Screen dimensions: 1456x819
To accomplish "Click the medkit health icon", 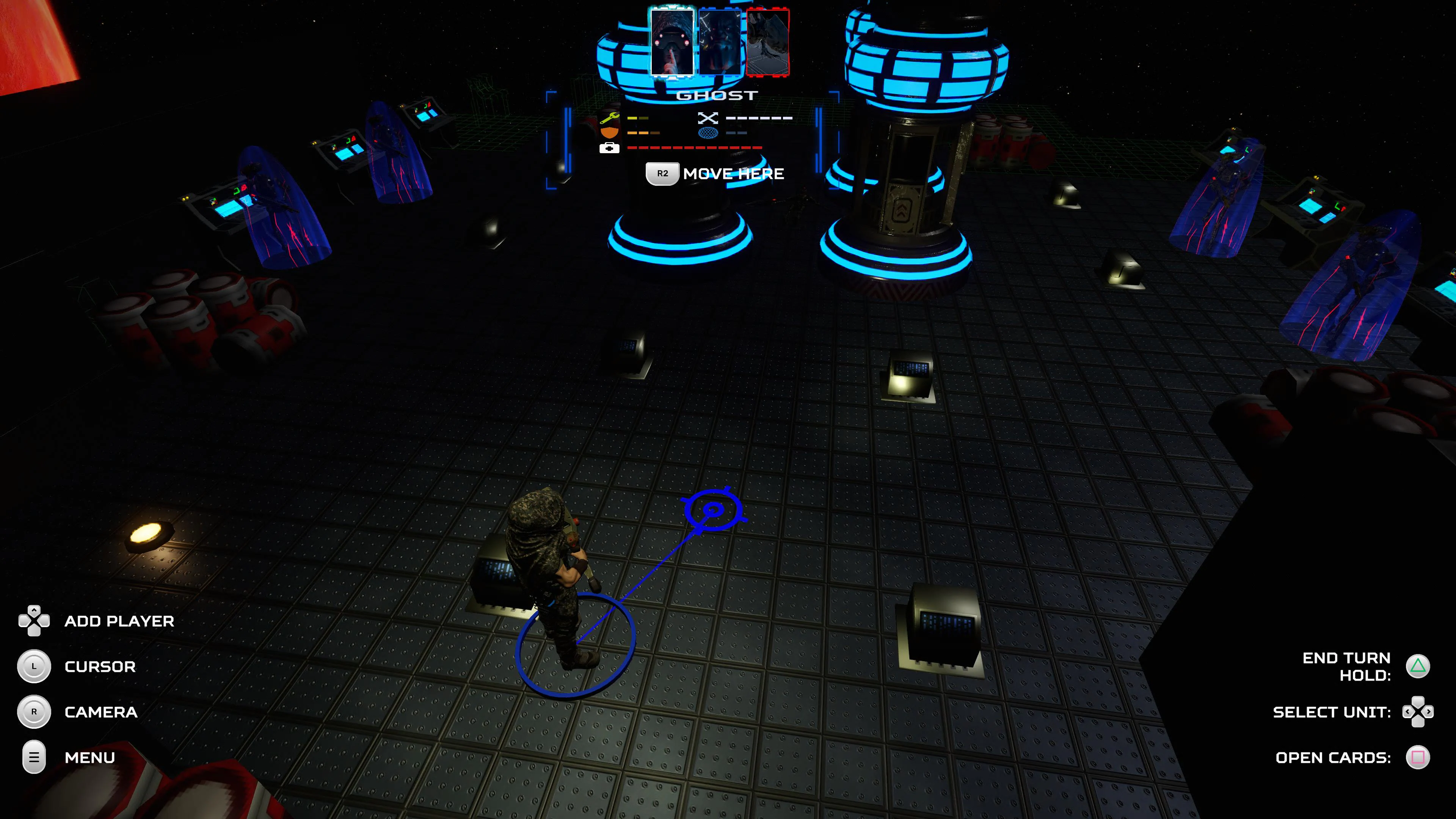I will pyautogui.click(x=609, y=148).
